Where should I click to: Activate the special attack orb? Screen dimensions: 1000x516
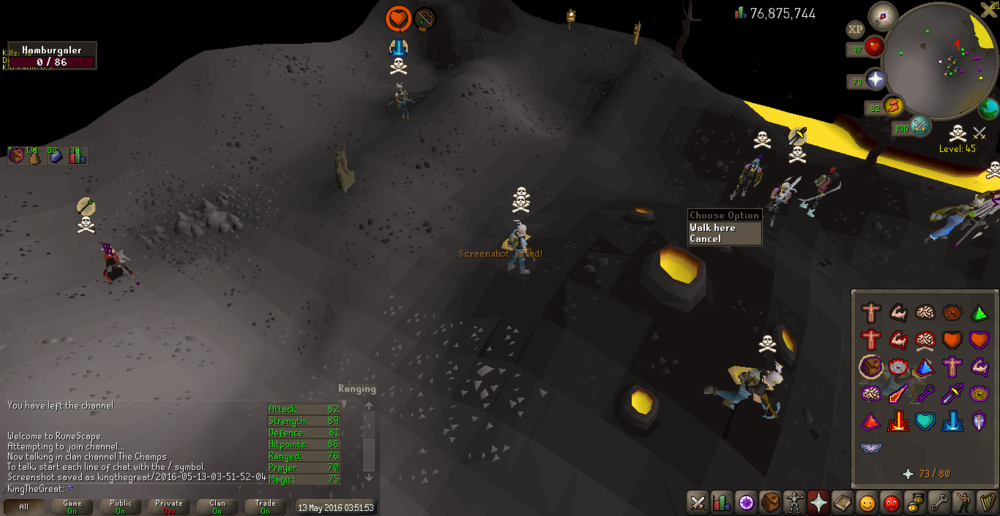pyautogui.click(x=920, y=127)
